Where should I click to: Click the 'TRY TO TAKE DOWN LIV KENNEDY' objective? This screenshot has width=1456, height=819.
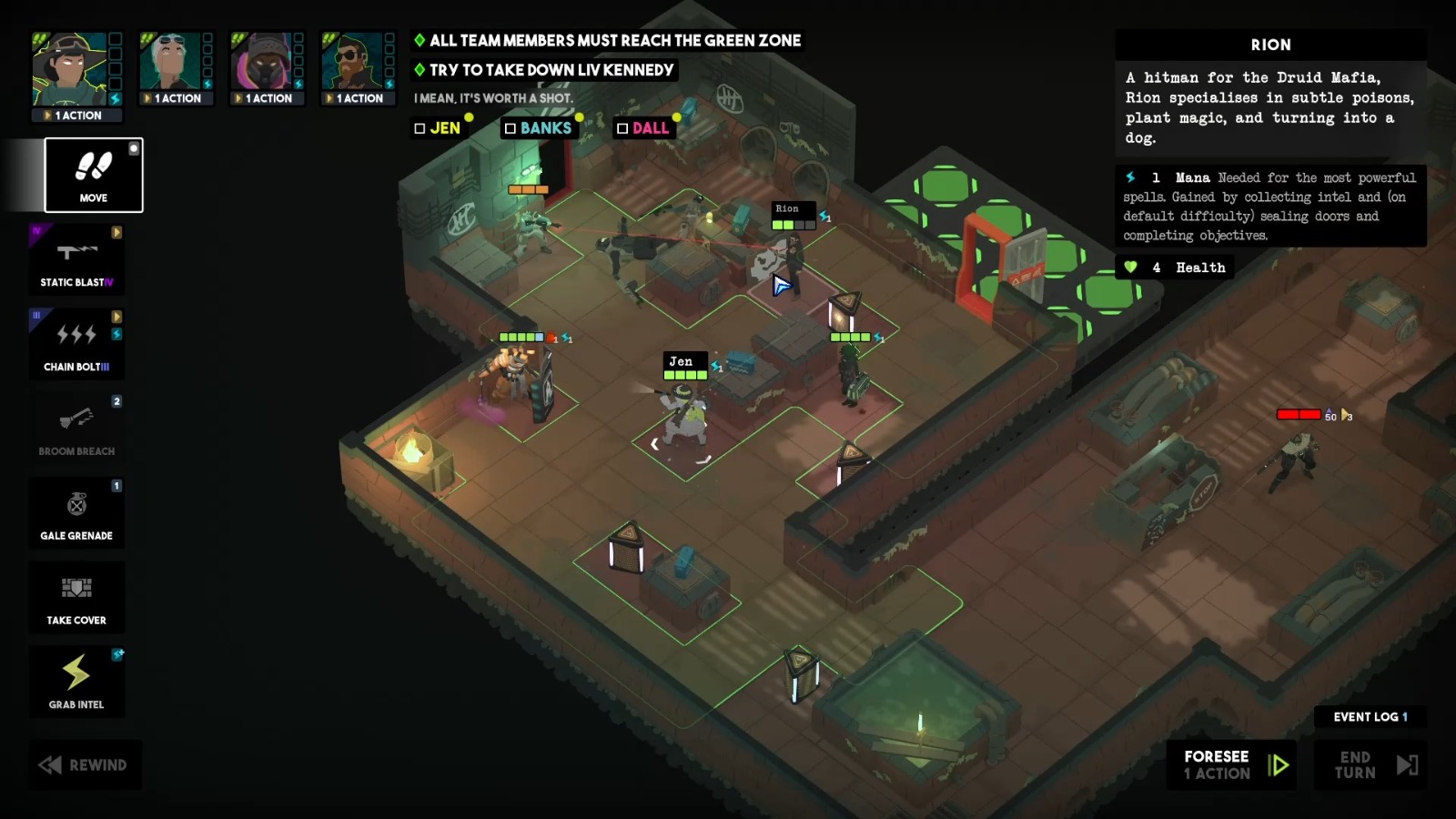(546, 70)
